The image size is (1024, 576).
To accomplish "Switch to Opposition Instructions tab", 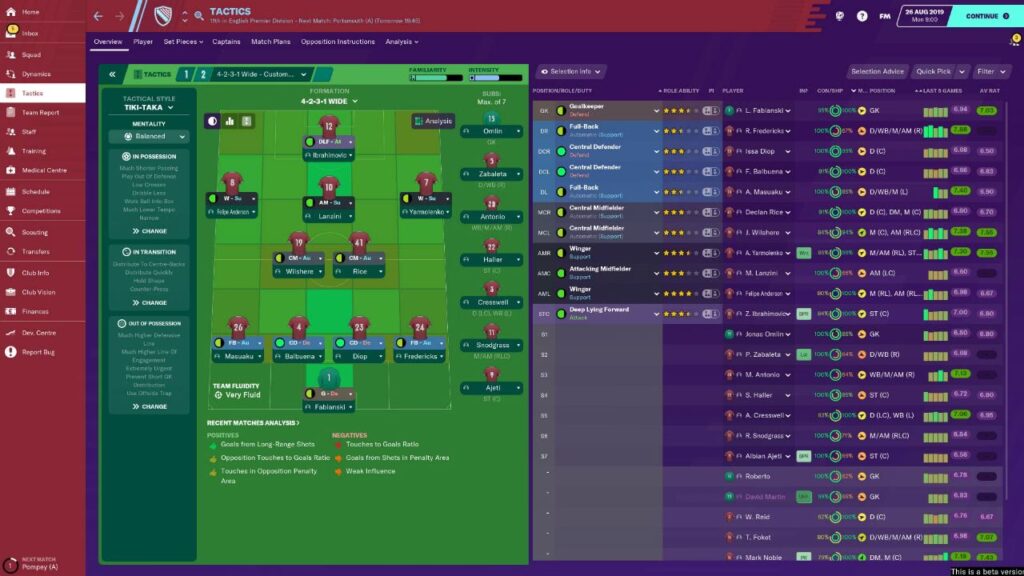I will tap(338, 42).
